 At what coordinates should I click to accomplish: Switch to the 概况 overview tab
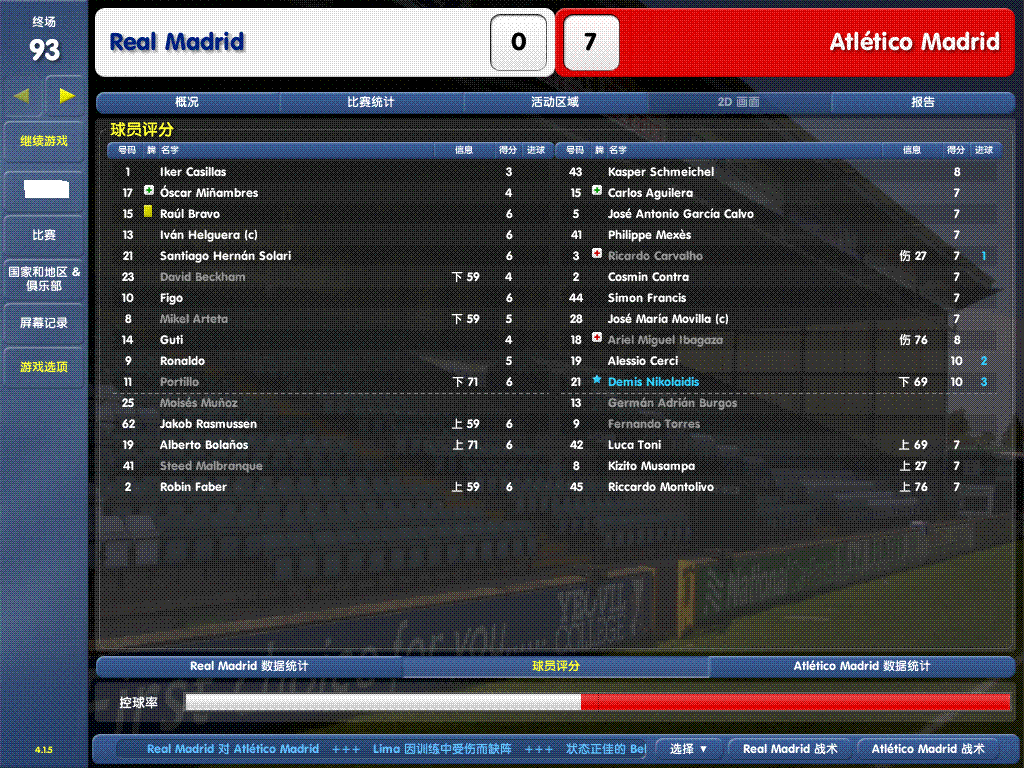[x=187, y=102]
